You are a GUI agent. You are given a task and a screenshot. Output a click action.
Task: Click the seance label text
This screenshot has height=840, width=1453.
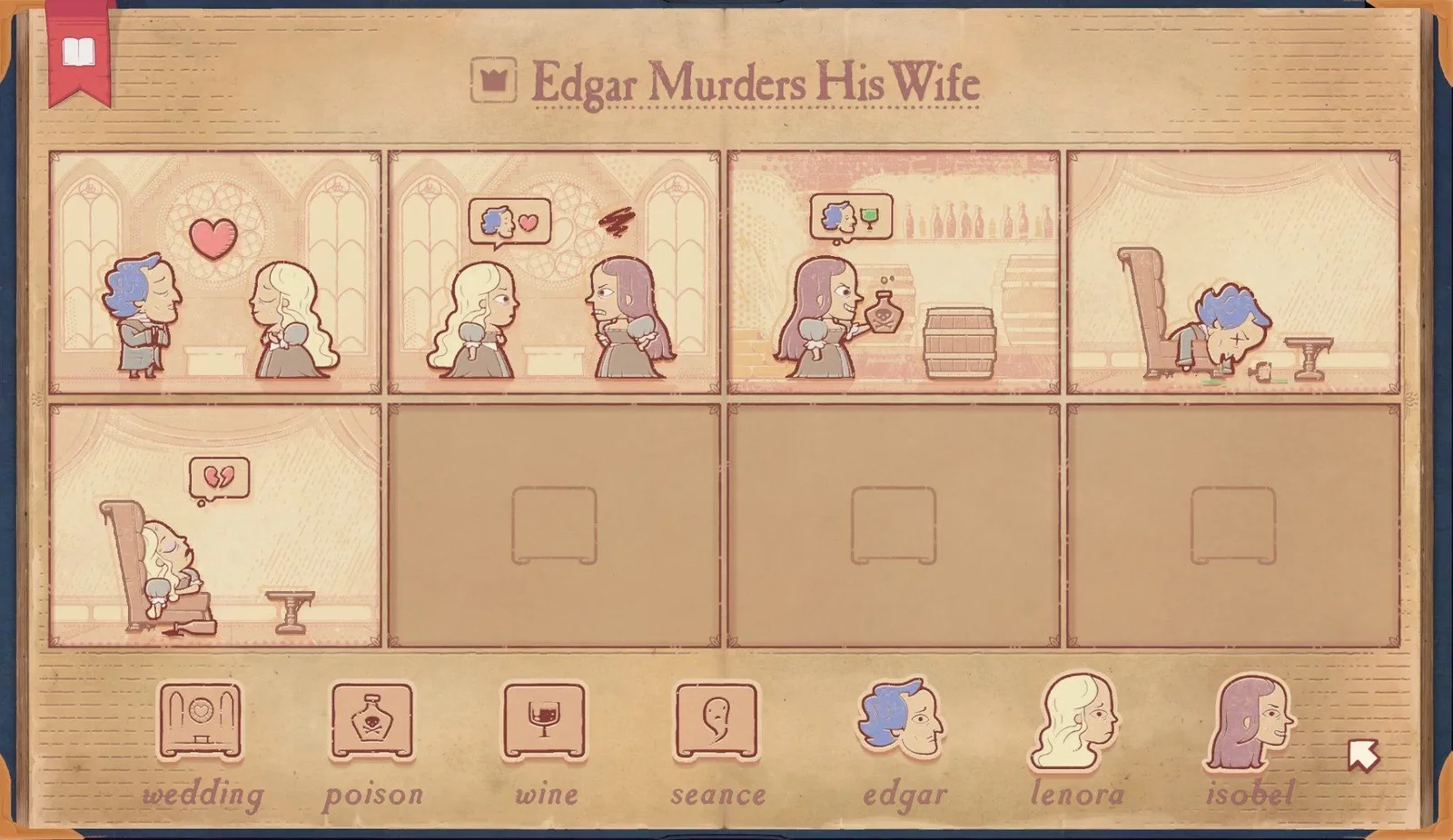point(717,795)
